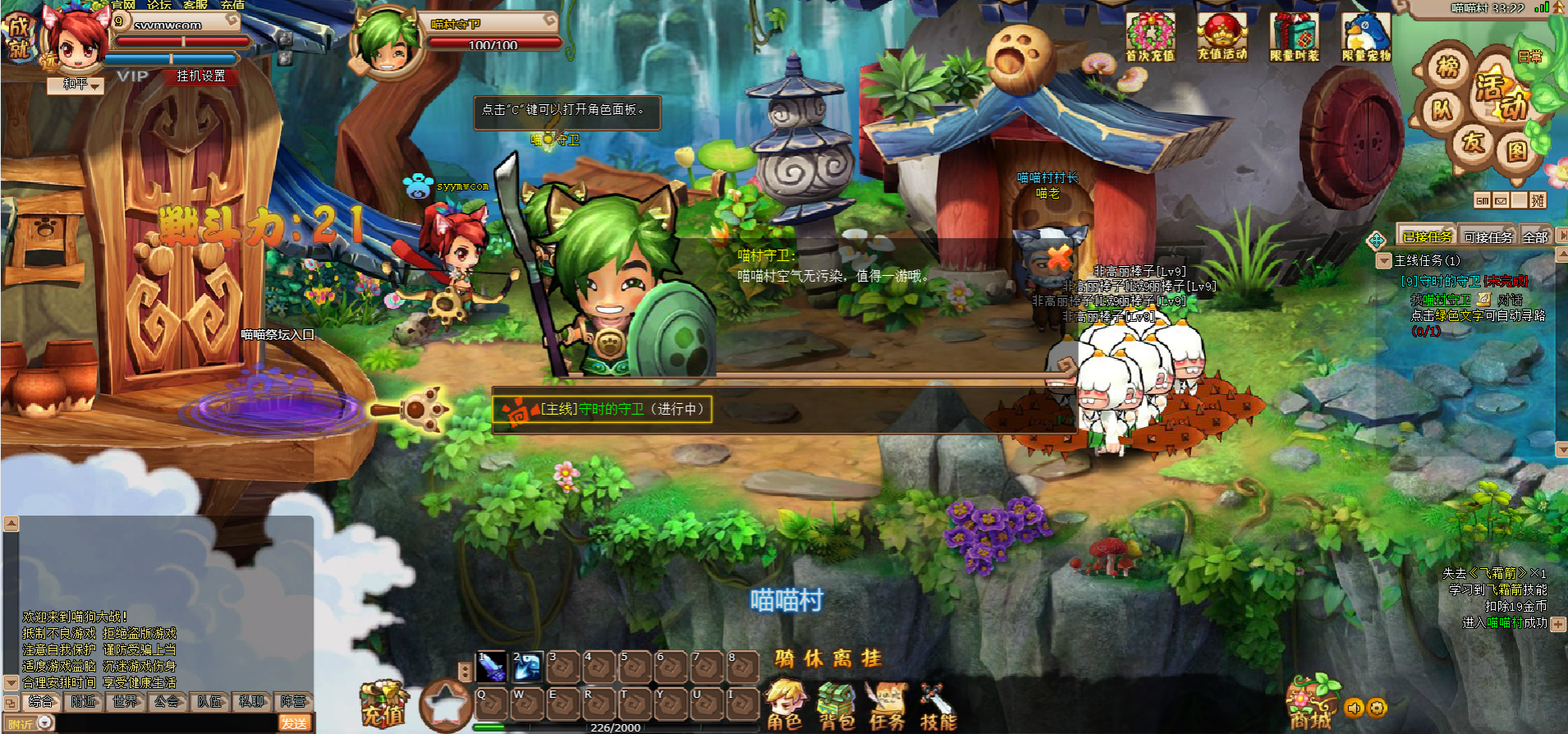Open the 限量时装 limited fashion gift icon

[x=1294, y=37]
